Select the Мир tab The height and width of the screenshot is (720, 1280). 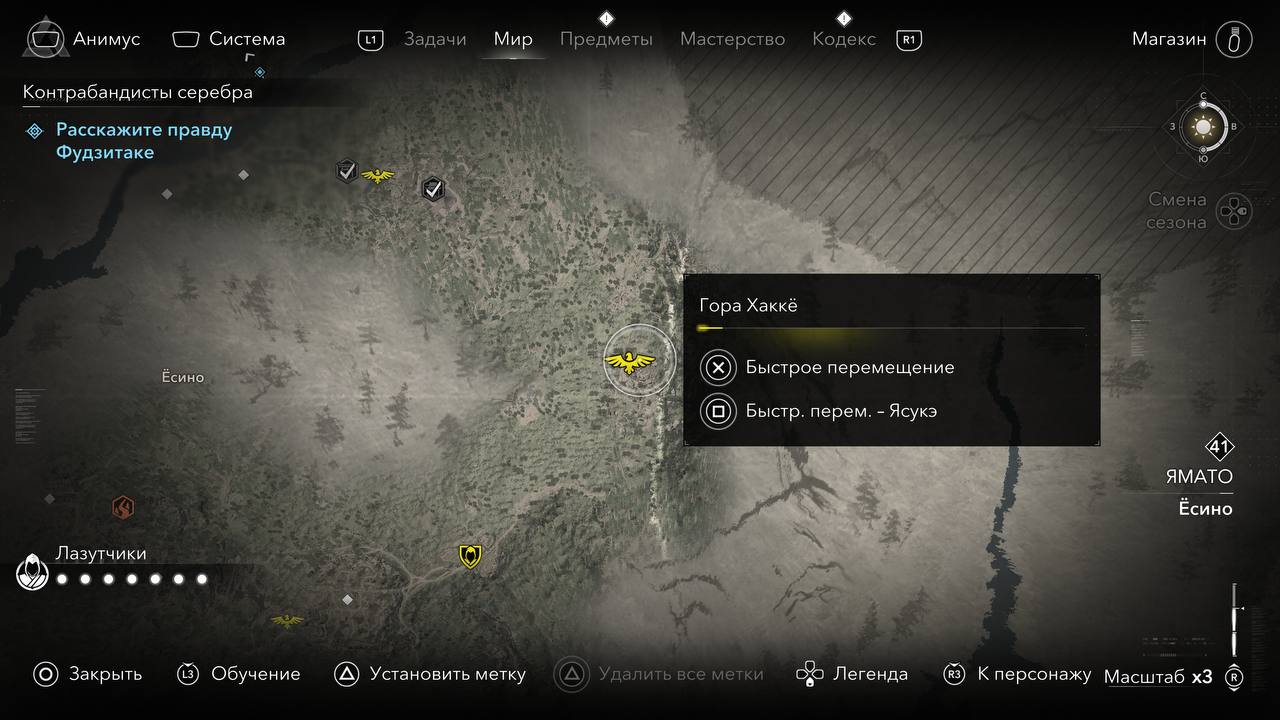tap(513, 40)
